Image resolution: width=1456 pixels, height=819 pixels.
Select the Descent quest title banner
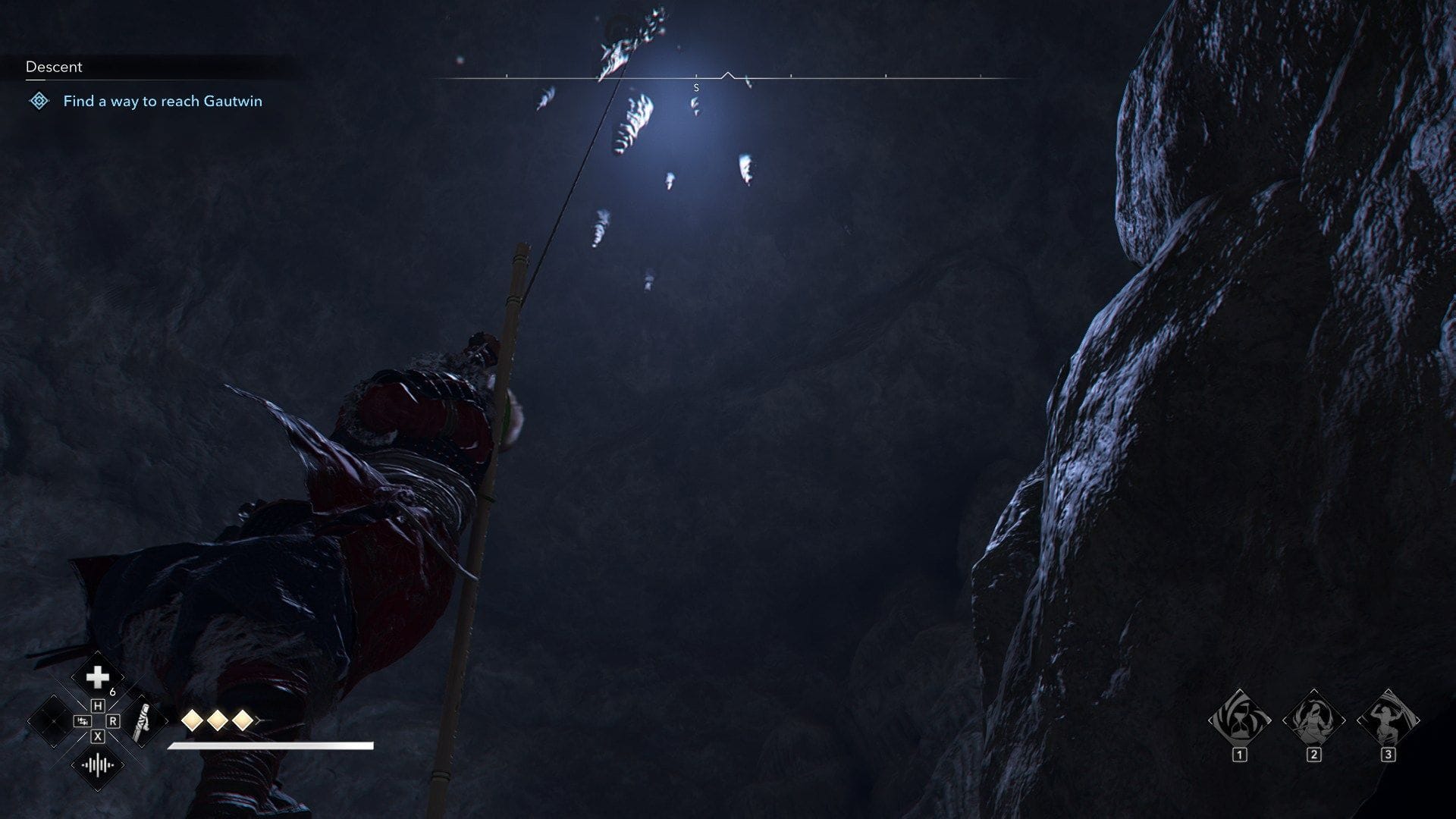pyautogui.click(x=53, y=67)
